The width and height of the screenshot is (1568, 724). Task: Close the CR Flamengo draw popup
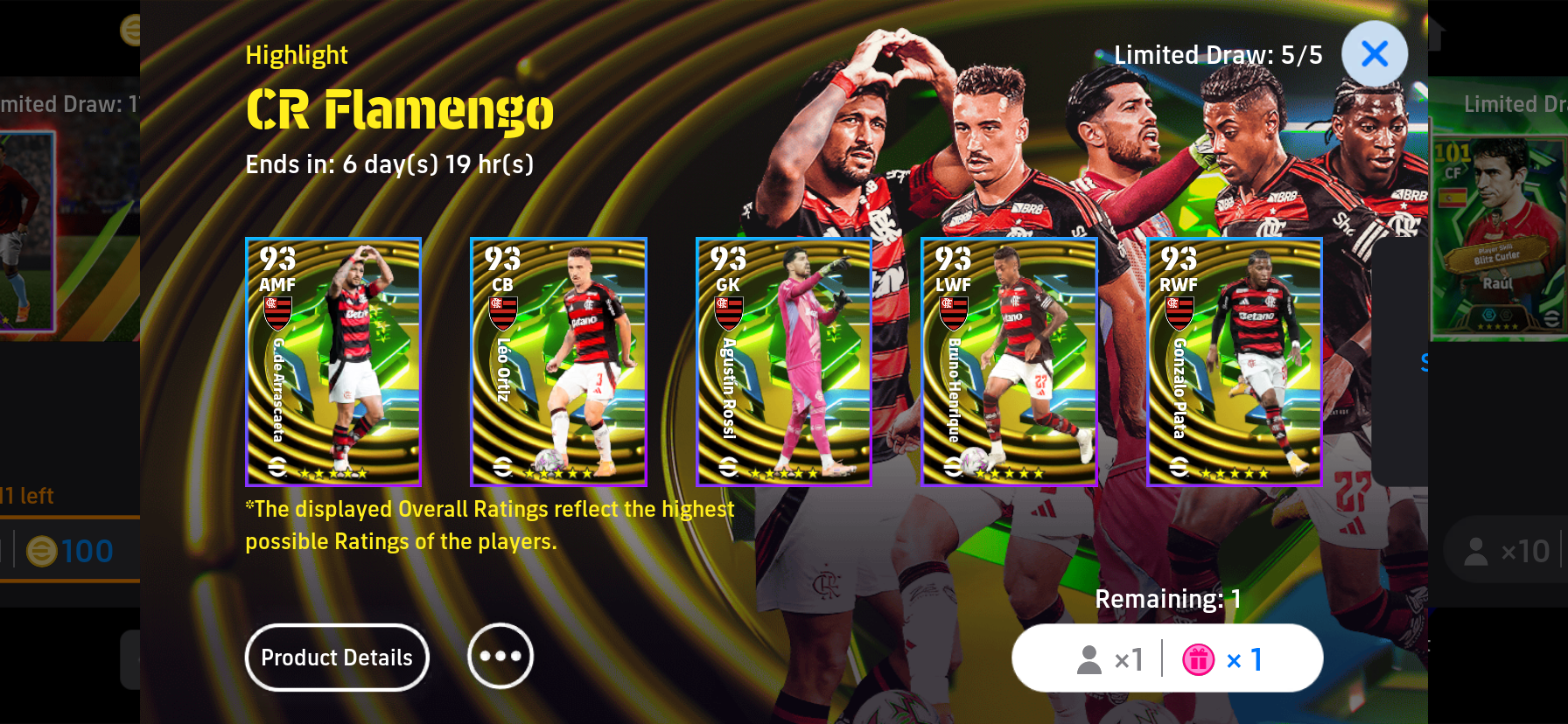[x=1374, y=54]
